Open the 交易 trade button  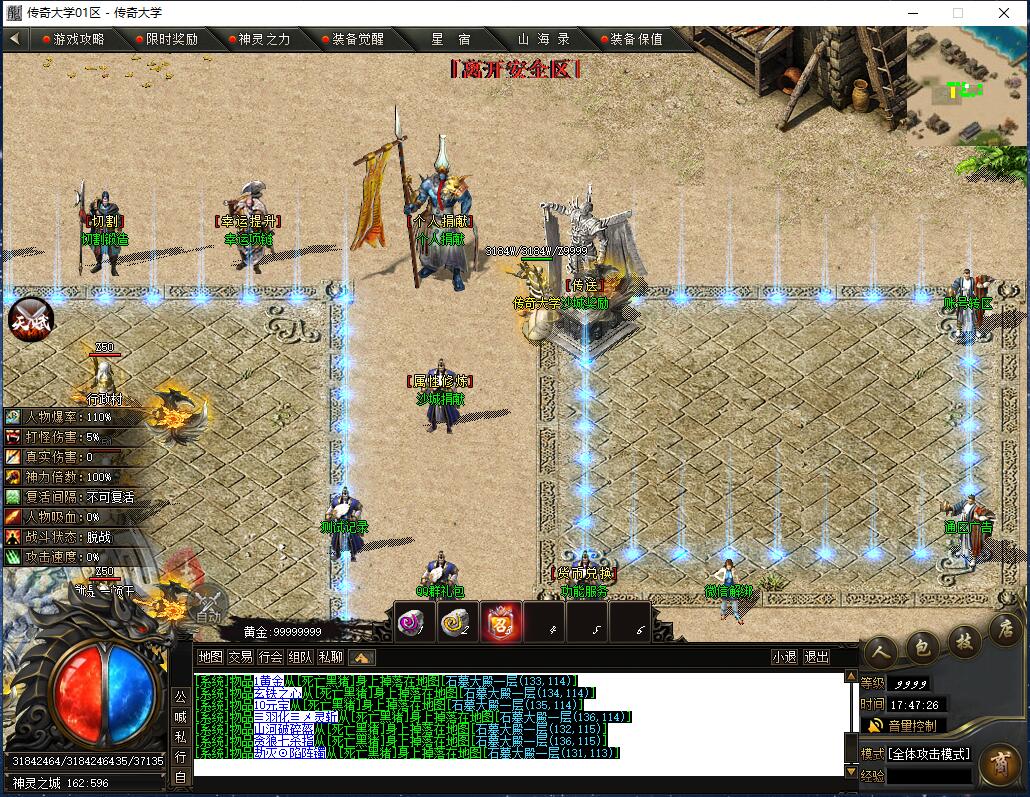click(x=240, y=657)
